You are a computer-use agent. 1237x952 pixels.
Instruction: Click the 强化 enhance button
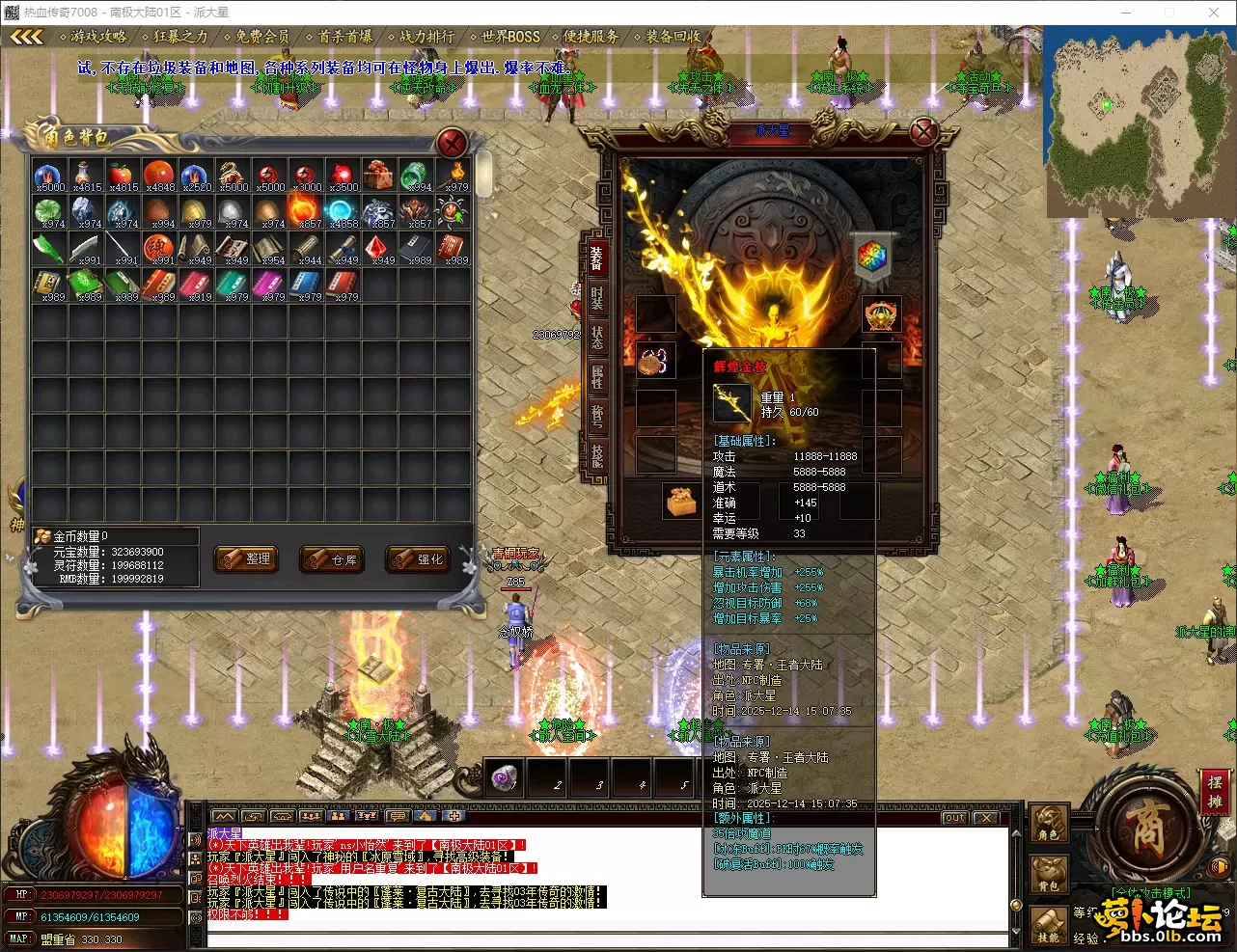coord(419,559)
